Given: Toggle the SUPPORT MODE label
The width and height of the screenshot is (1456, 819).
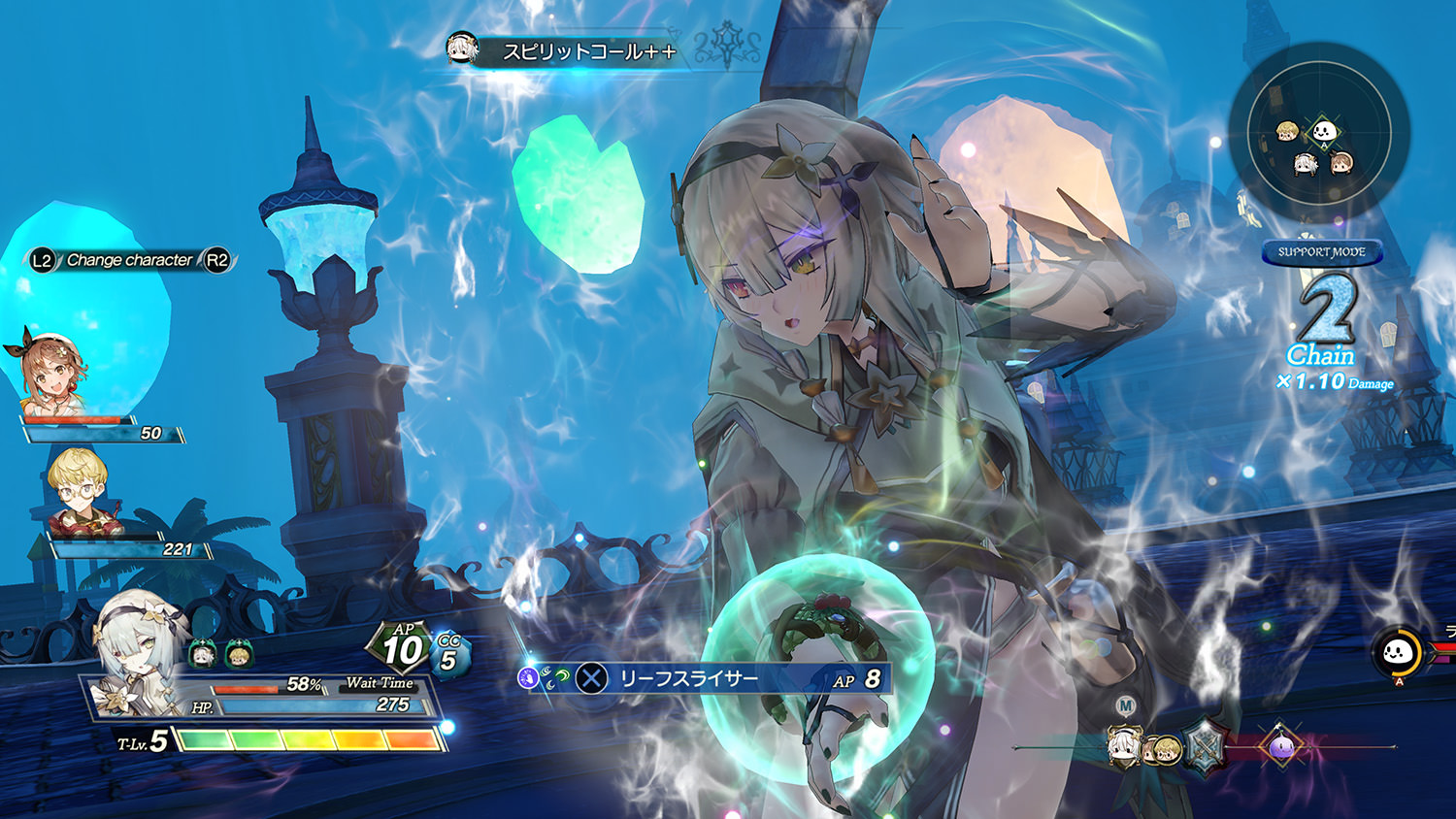Looking at the screenshot, I should click(1321, 252).
